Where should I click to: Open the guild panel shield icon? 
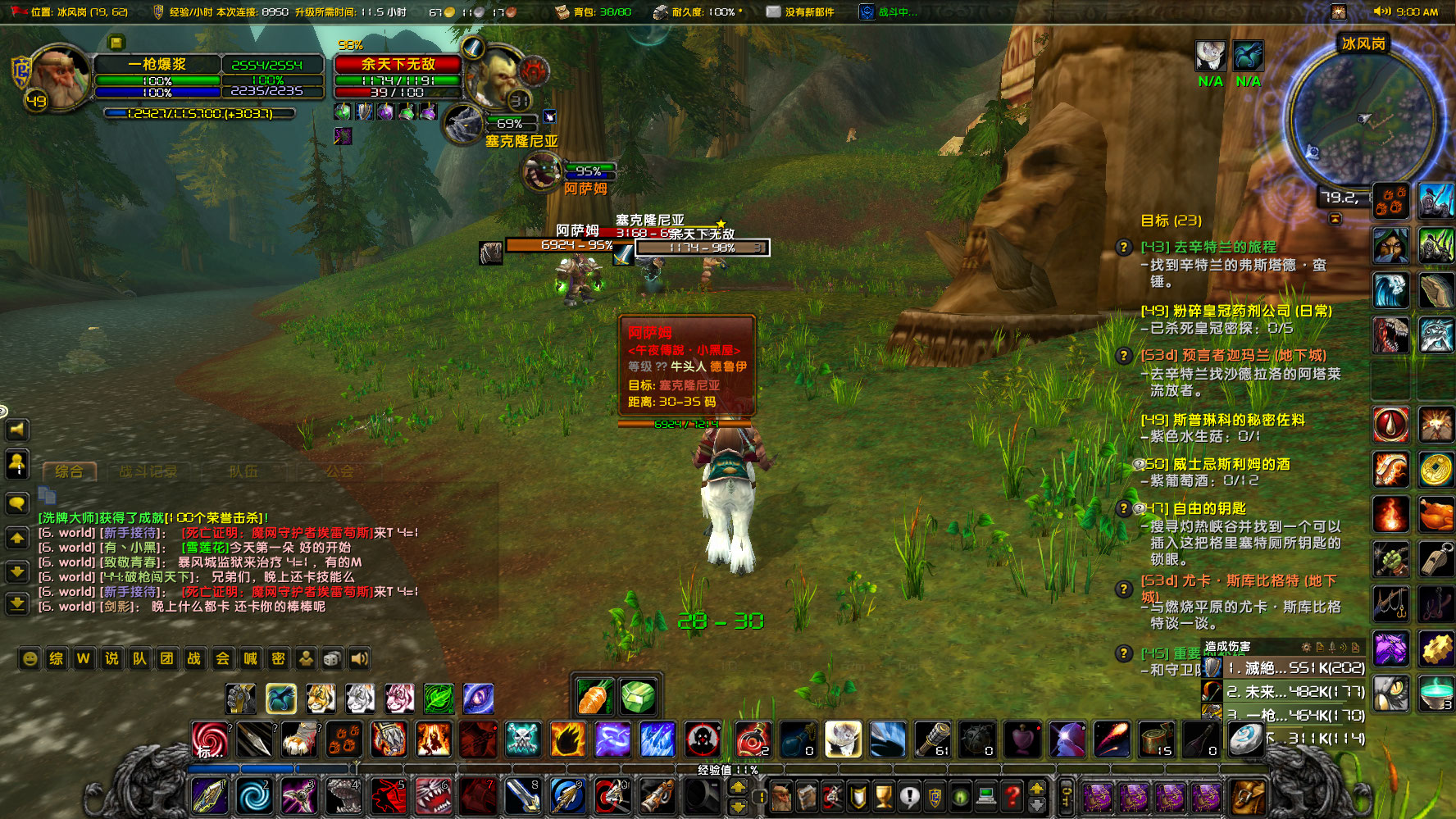[x=858, y=796]
